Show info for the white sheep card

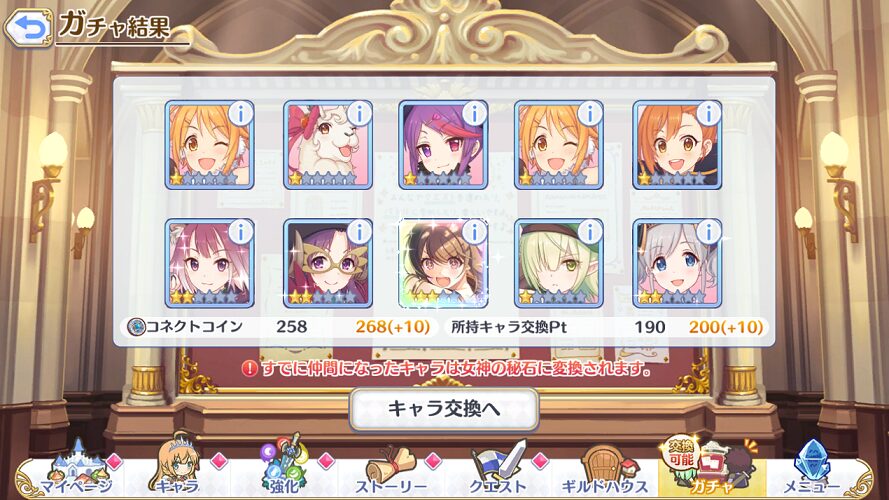coord(358,113)
